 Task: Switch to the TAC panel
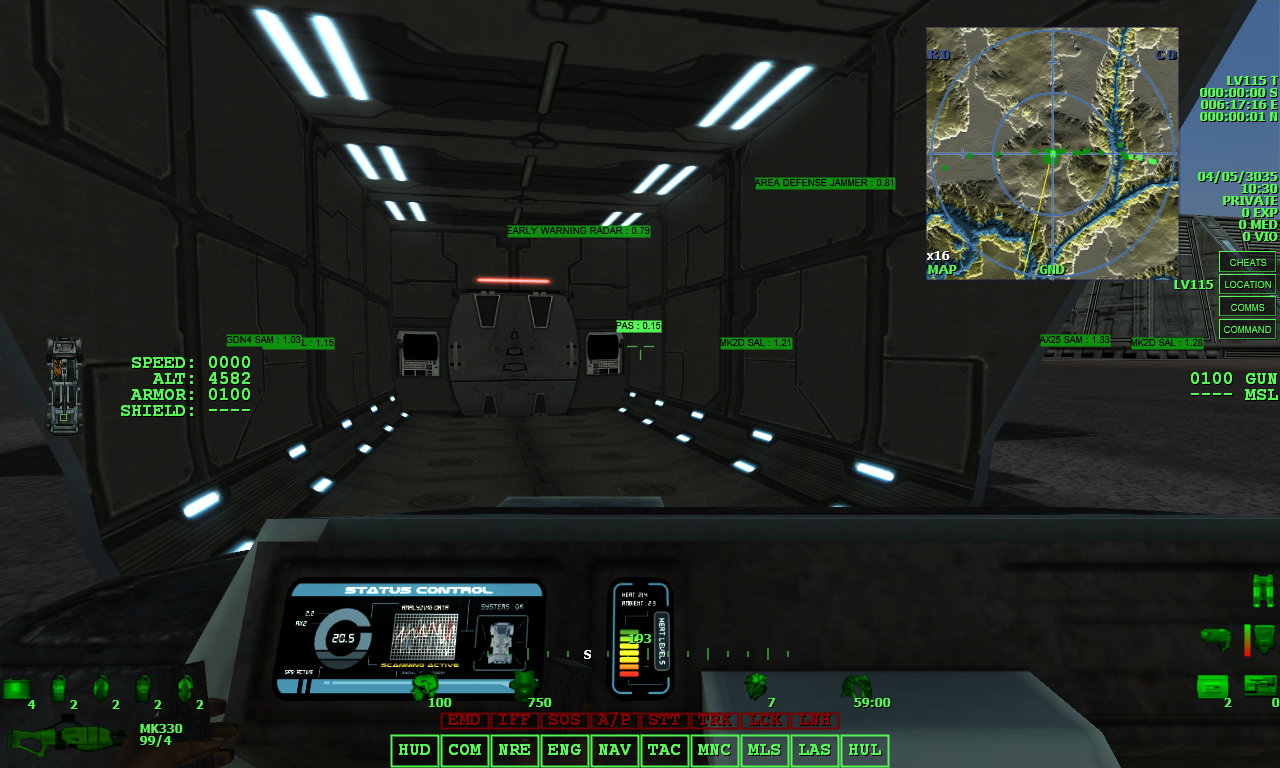664,750
